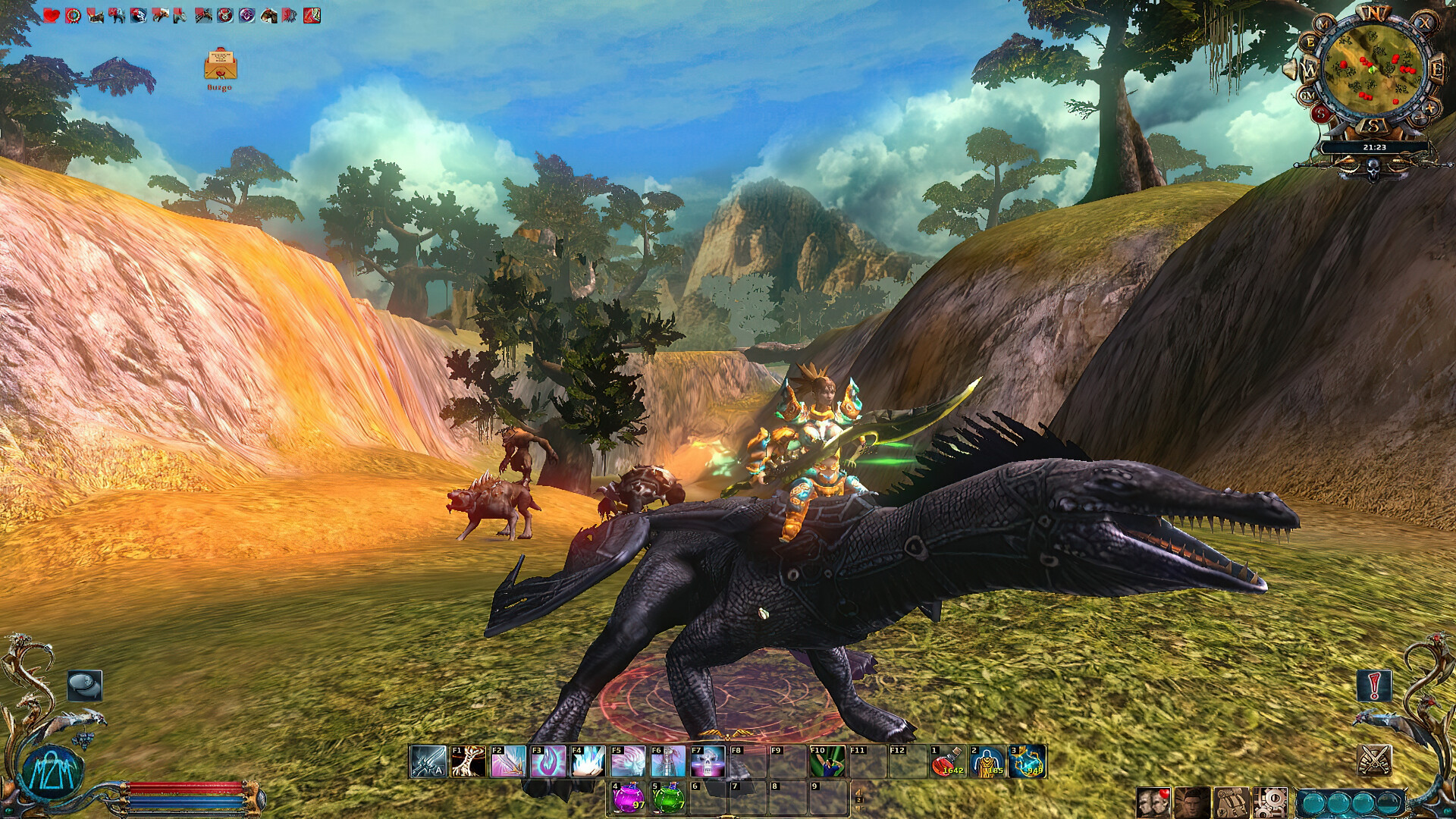Screen dimensions: 1456x819
Task: Cast the F4 blue crystal hand skill
Action: (x=588, y=761)
